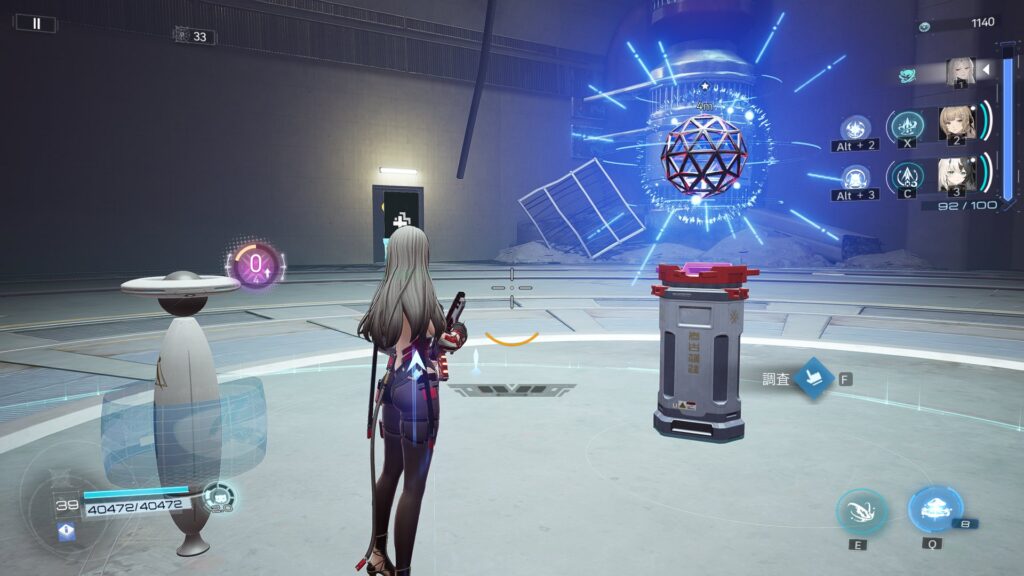Click the purple circular 0 counter icon

(x=255, y=265)
